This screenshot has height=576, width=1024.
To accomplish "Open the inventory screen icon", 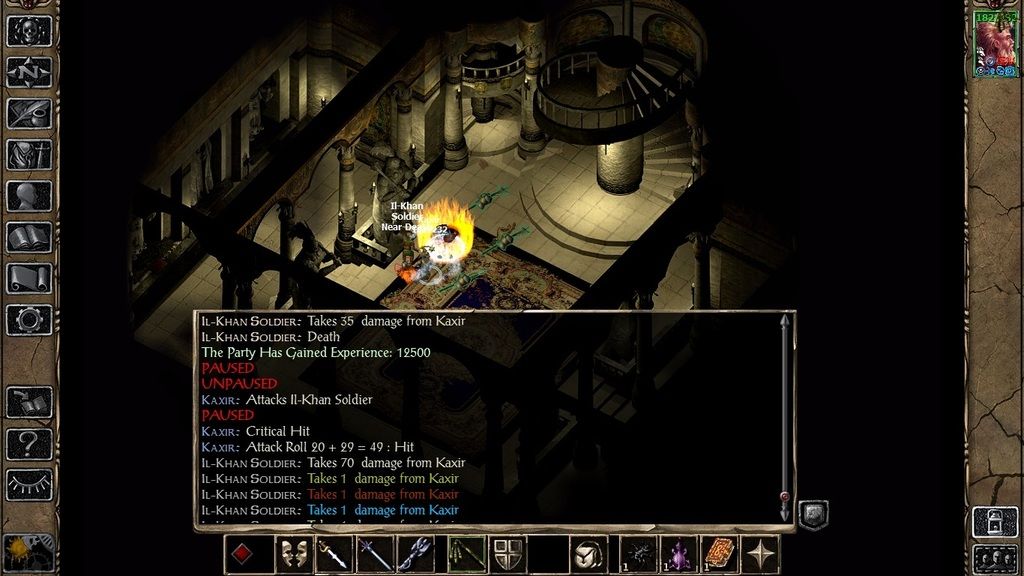I will point(29,154).
